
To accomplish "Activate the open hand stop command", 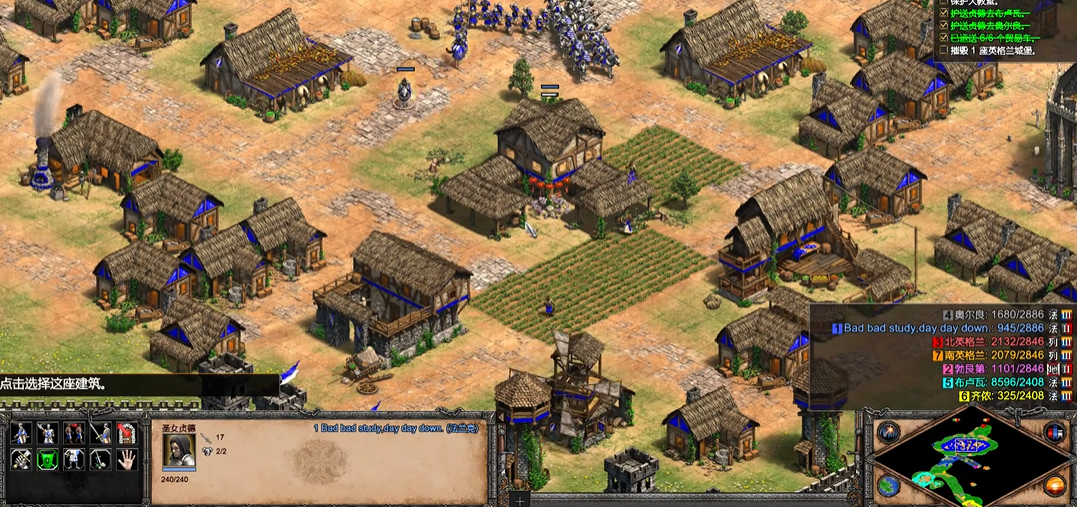I will pos(125,460).
